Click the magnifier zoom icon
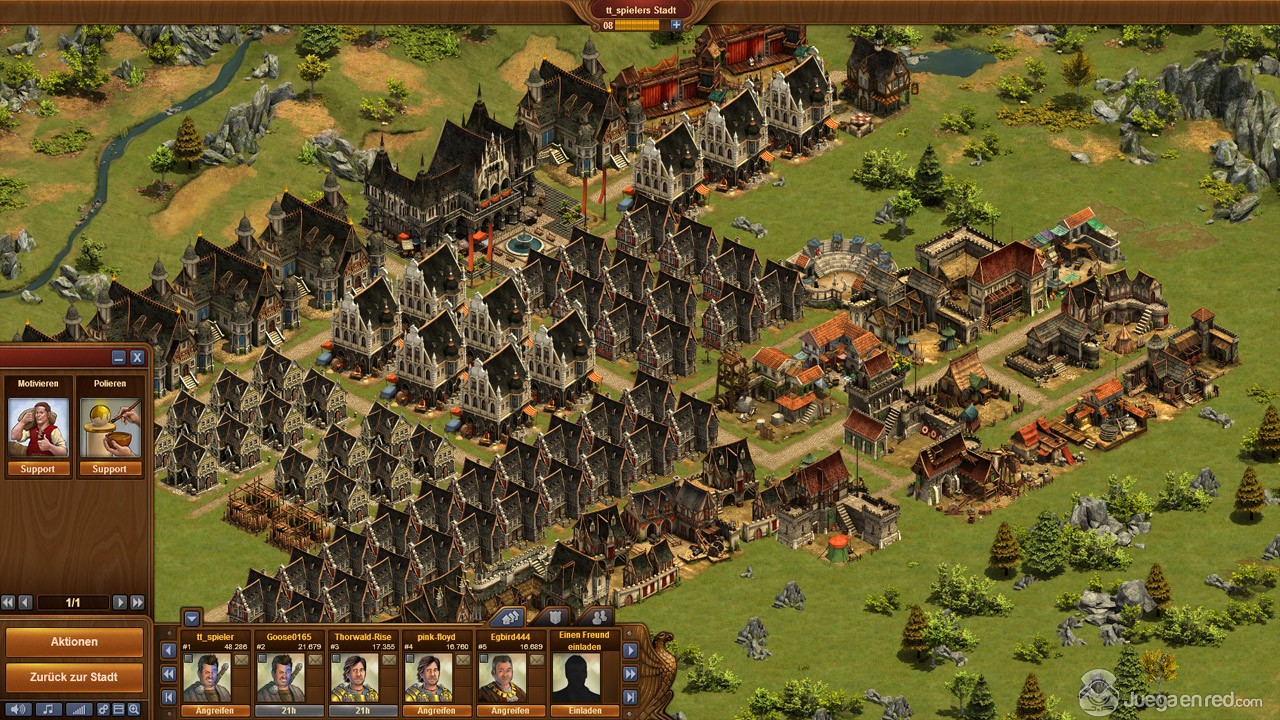1280x720 pixels. point(135,709)
